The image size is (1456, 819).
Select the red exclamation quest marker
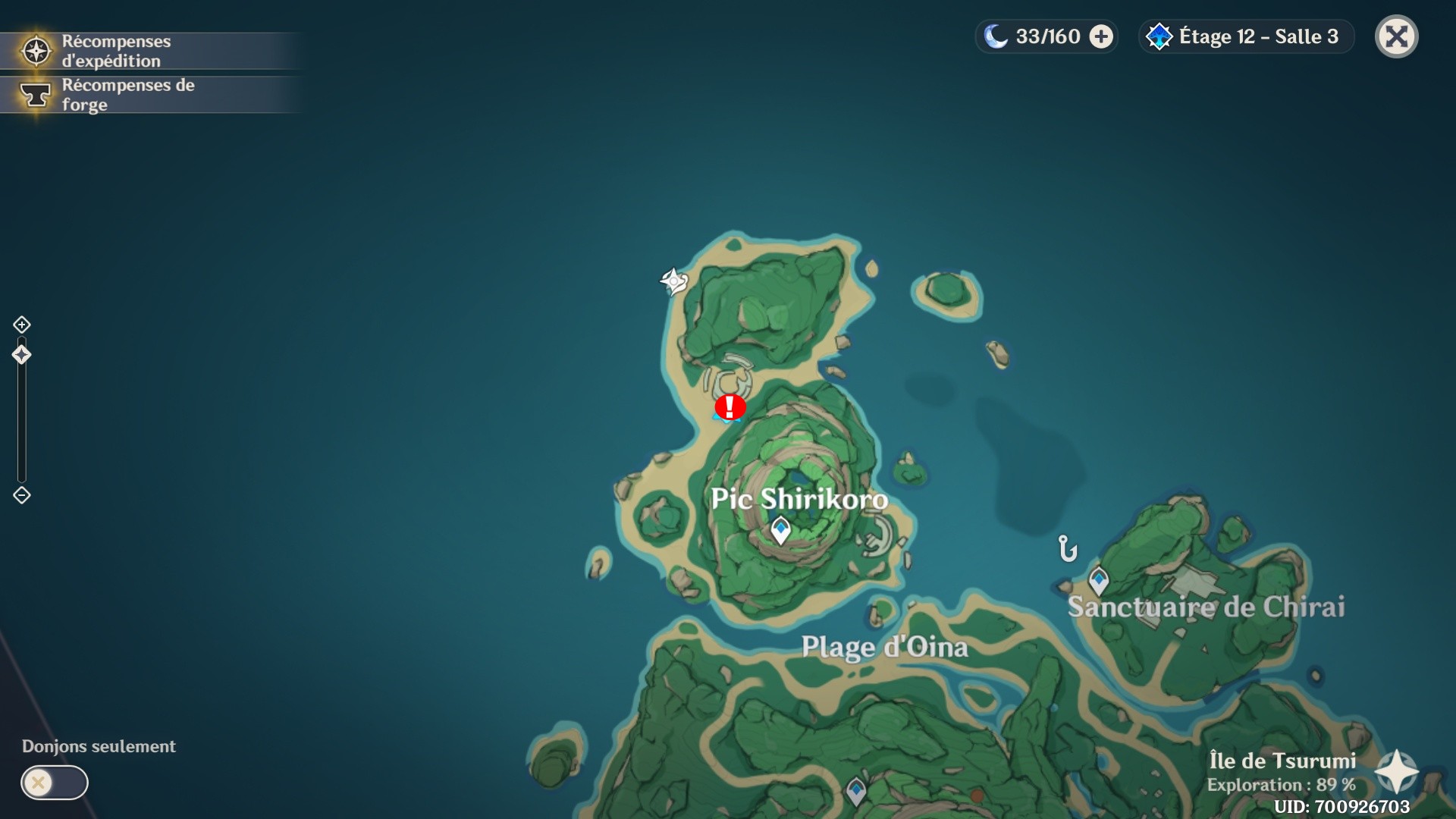pyautogui.click(x=730, y=407)
